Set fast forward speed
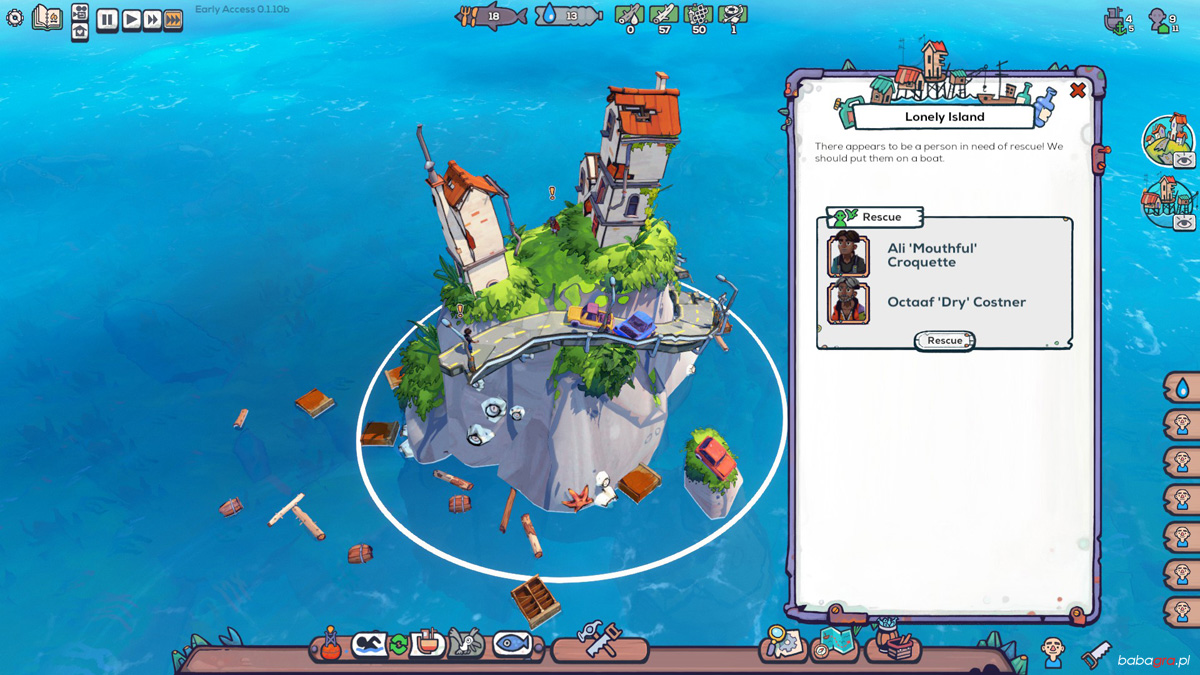The height and width of the screenshot is (675, 1200). point(152,20)
